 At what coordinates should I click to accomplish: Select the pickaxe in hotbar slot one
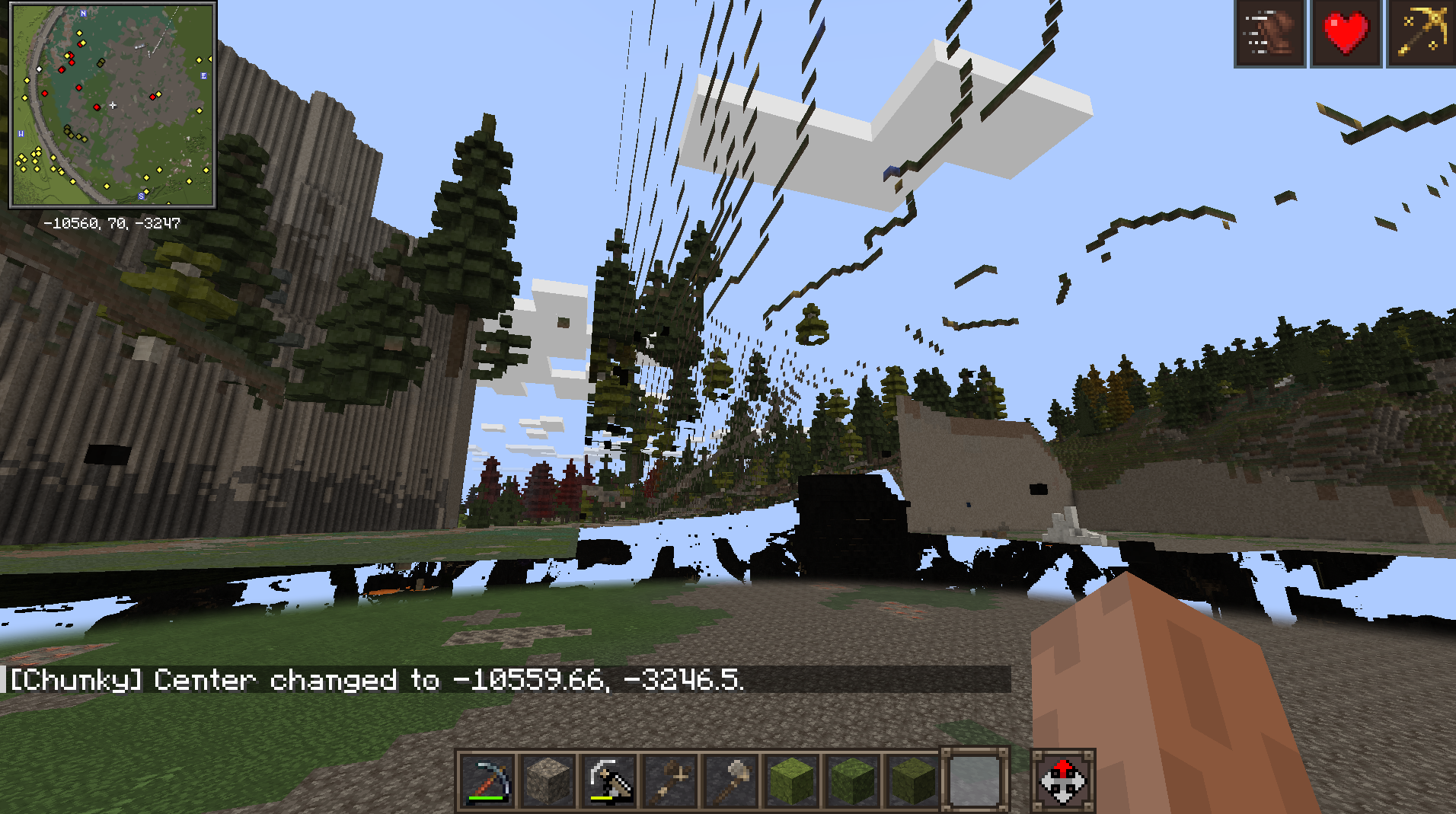pyautogui.click(x=486, y=778)
